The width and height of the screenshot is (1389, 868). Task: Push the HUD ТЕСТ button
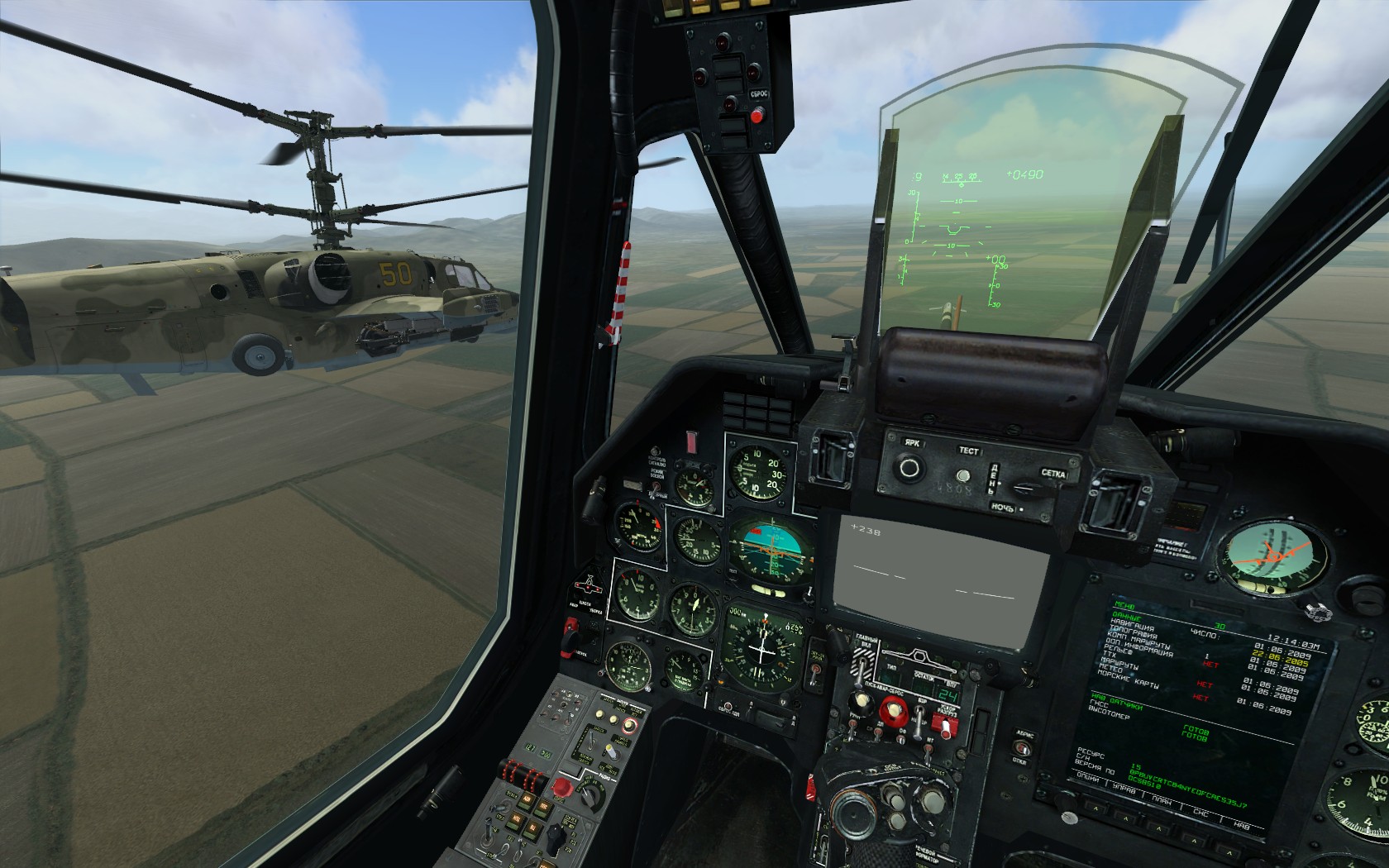[x=963, y=476]
